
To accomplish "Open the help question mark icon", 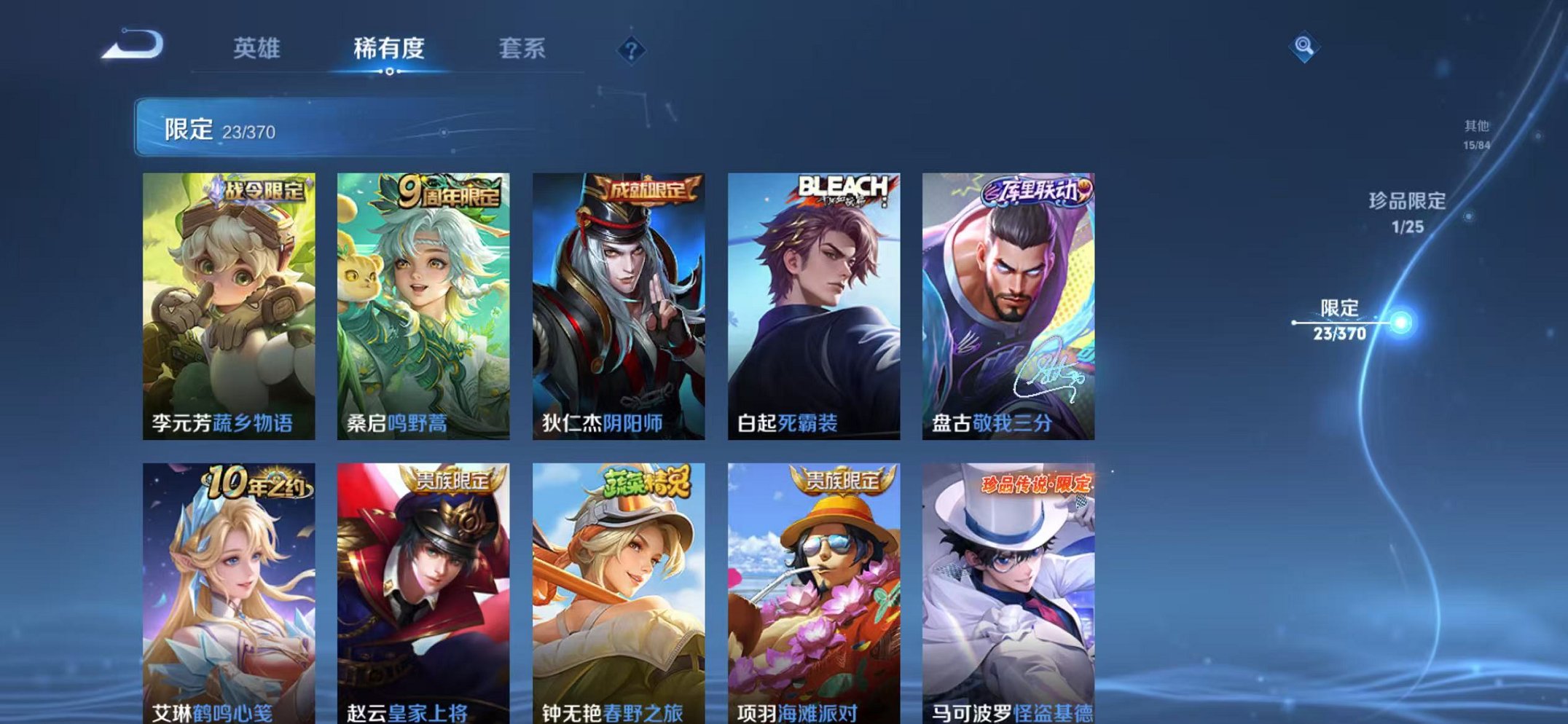I will click(x=633, y=50).
